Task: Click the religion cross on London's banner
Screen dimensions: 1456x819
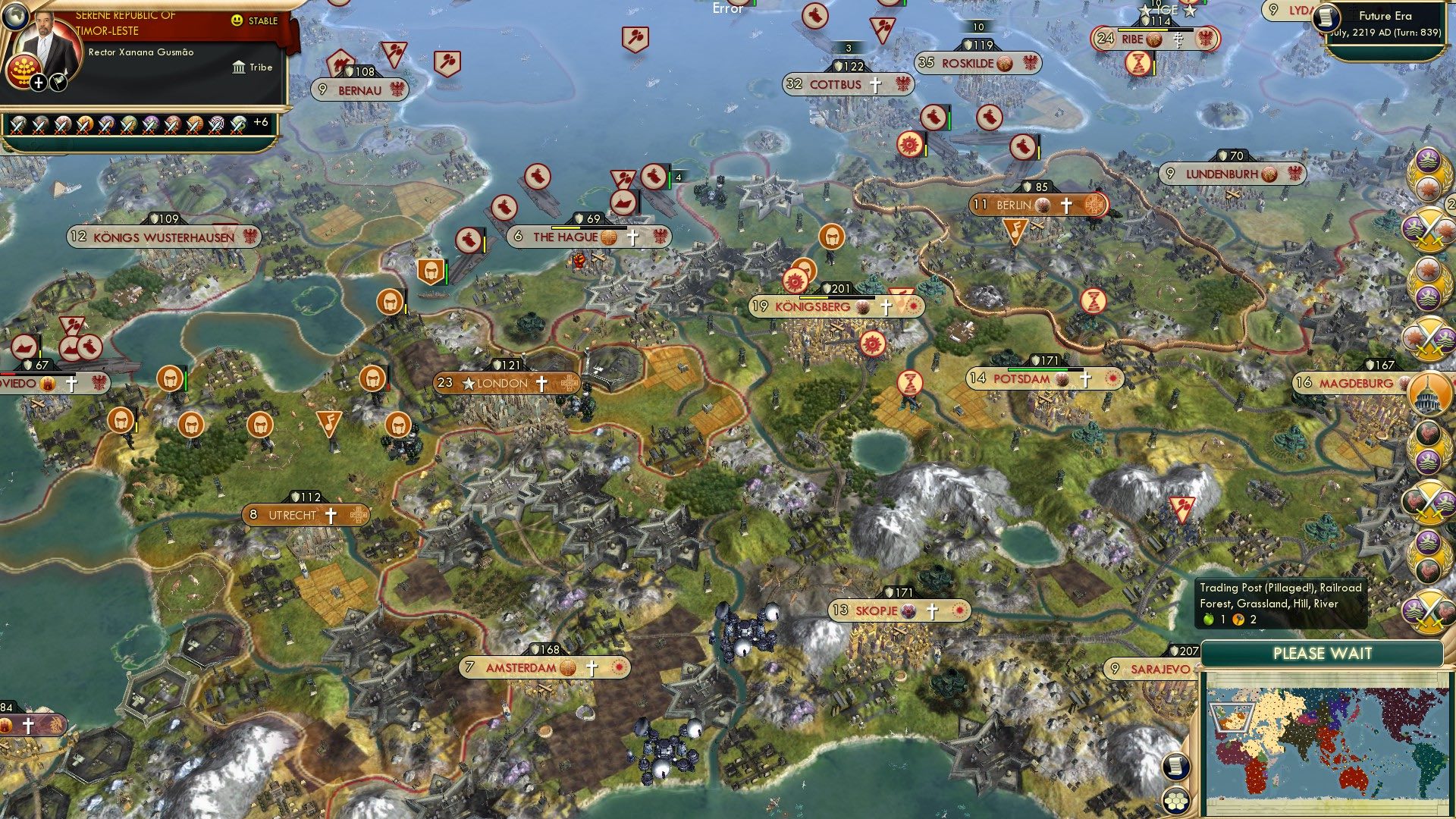Action: pyautogui.click(x=543, y=383)
